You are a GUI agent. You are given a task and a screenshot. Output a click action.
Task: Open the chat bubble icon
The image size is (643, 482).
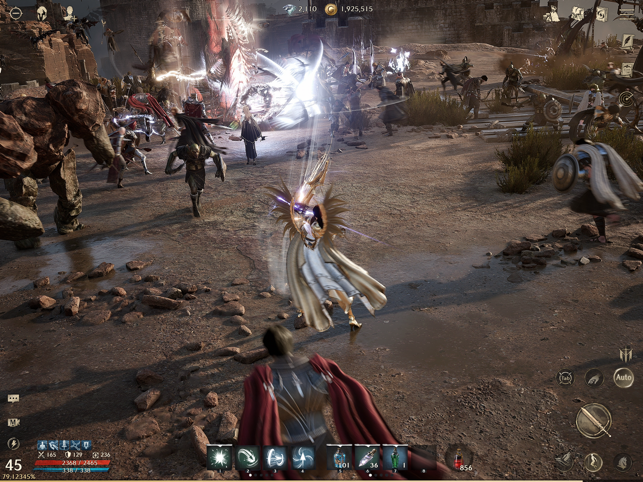[13, 398]
